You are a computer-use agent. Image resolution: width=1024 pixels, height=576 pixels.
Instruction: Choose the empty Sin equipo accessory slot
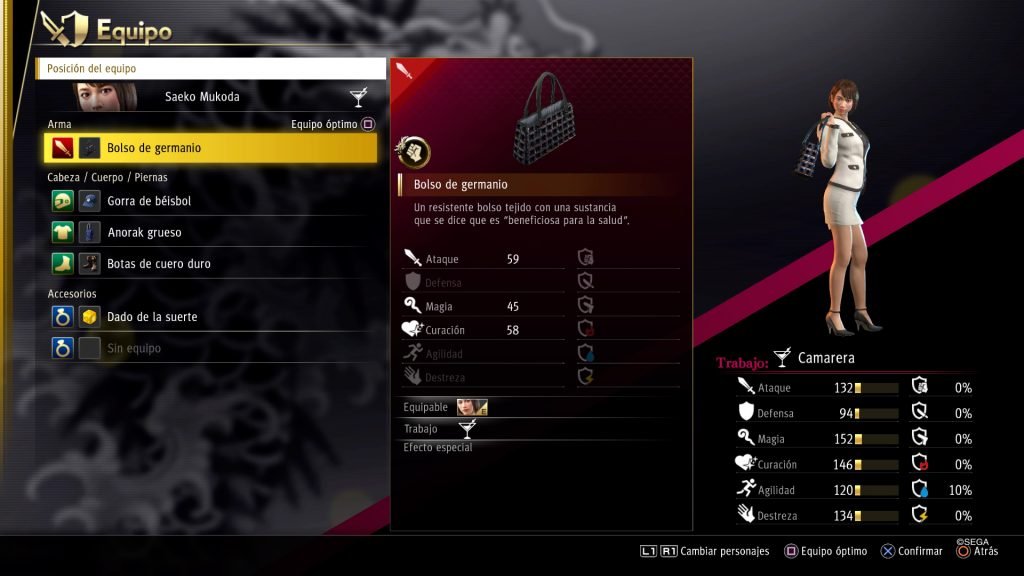tap(211, 348)
